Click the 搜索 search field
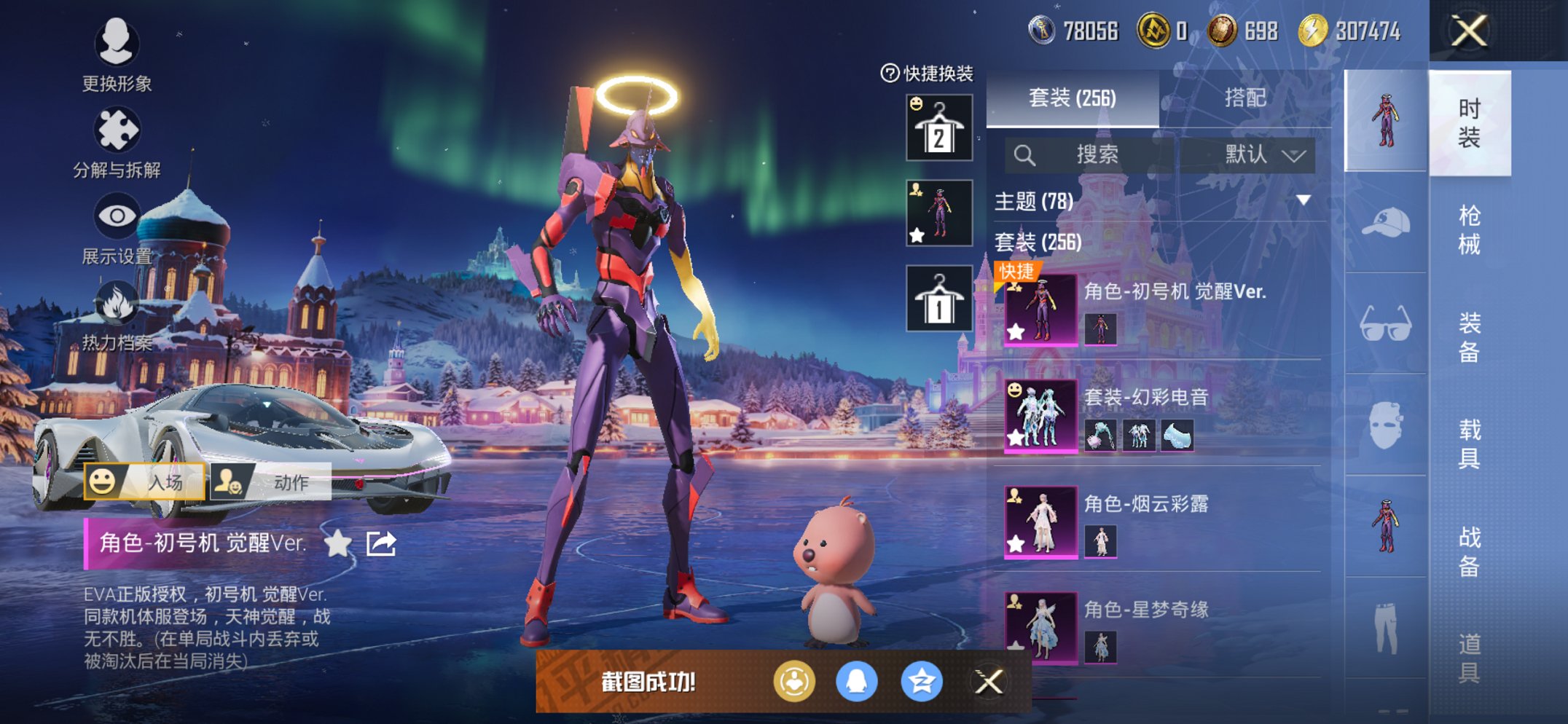 tap(1097, 154)
